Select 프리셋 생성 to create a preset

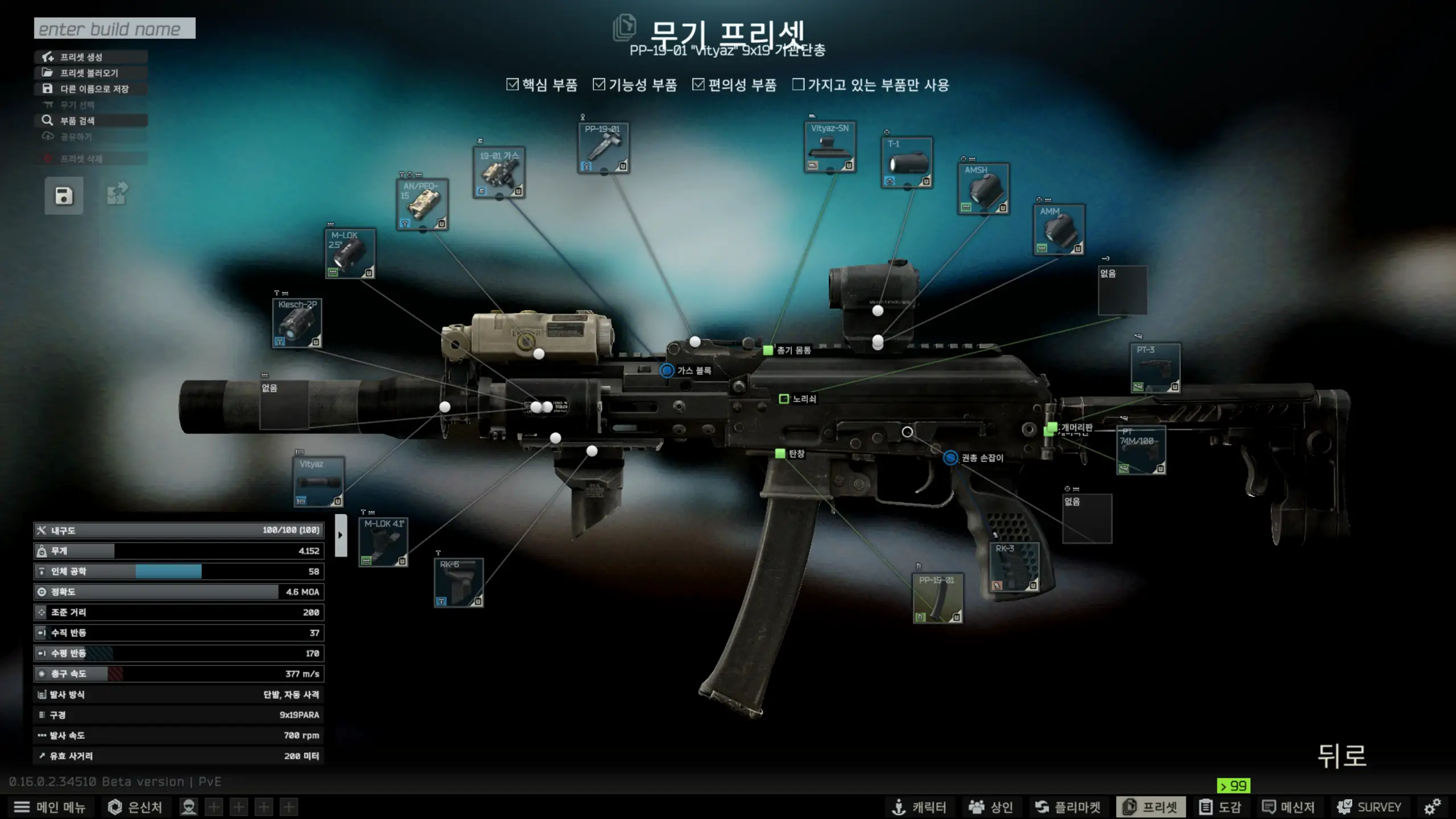pyautogui.click(x=91, y=57)
